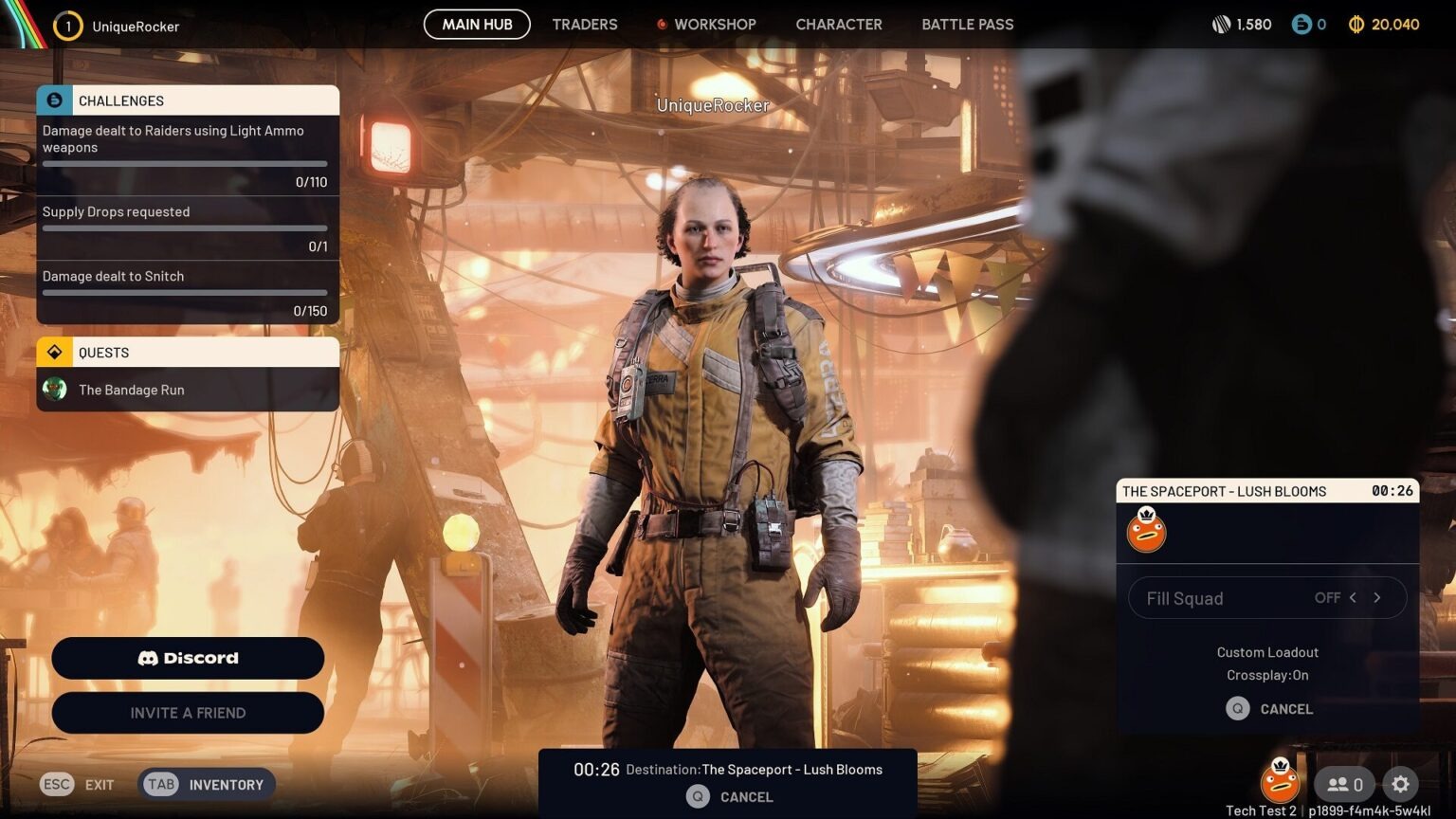Image resolution: width=1456 pixels, height=819 pixels.
Task: Open the Discord button
Action: (188, 658)
